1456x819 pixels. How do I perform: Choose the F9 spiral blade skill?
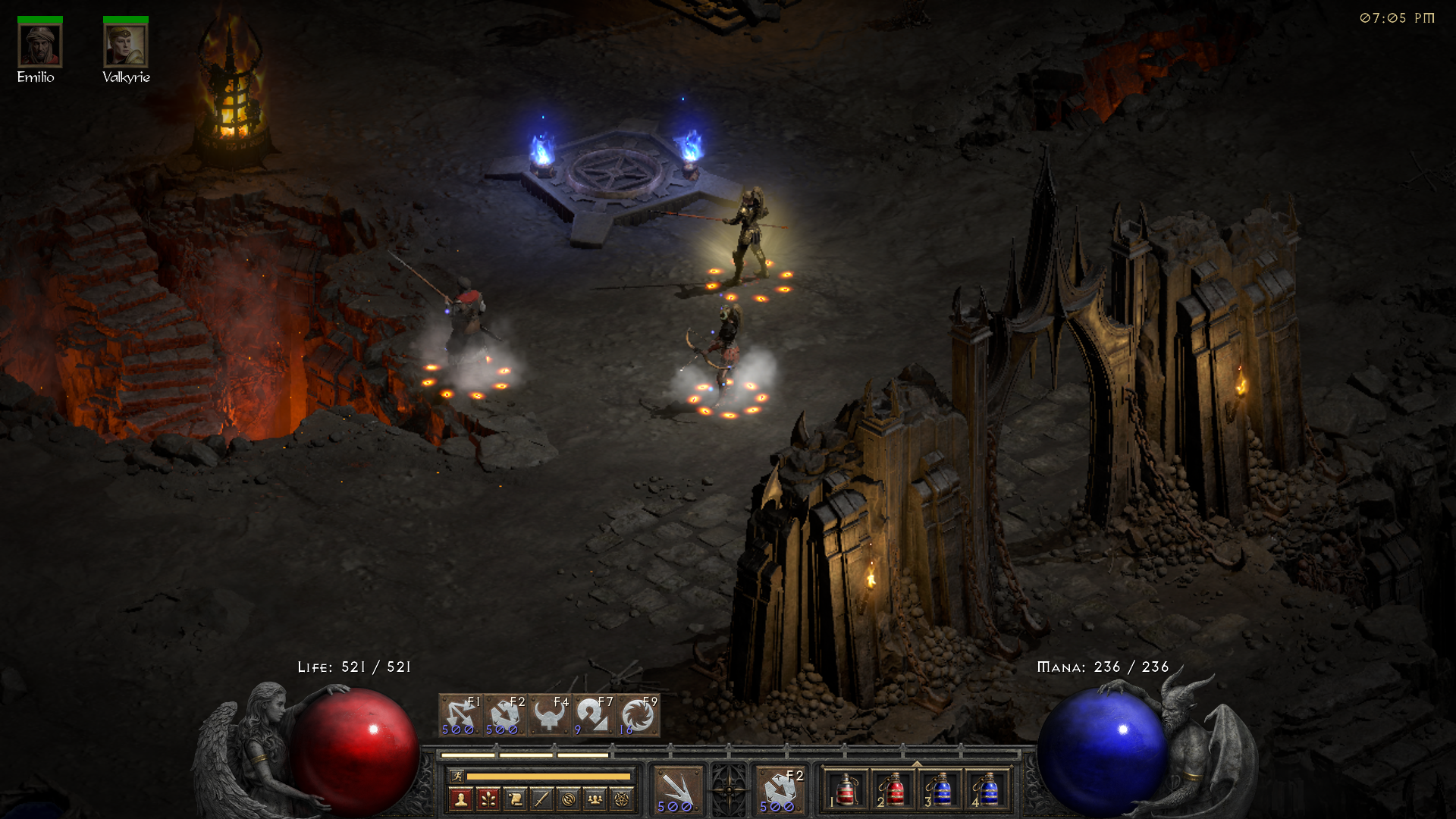638,715
